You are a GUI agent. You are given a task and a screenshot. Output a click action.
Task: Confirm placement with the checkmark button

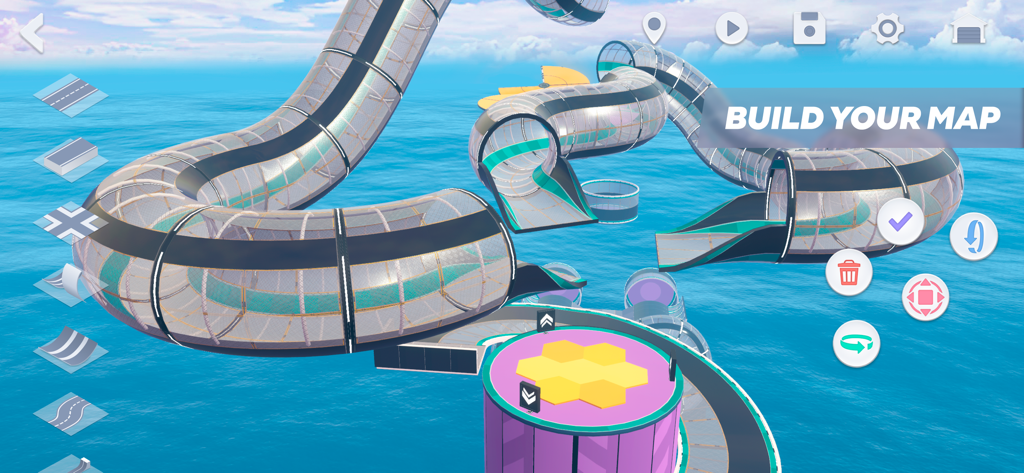[x=900, y=222]
